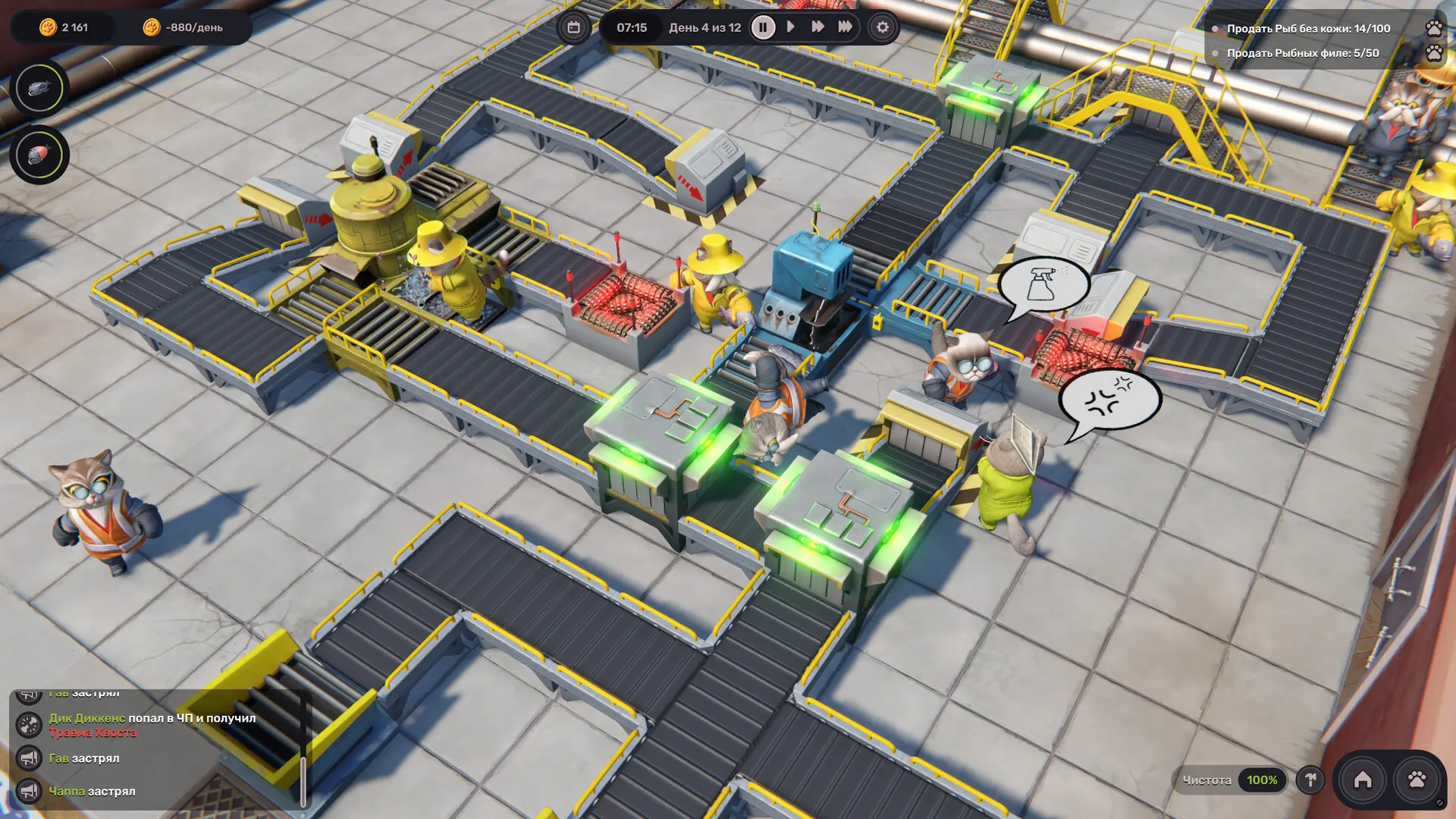Viewport: 1456px width, 819px height.
Task: Open the calendar button
Action: pos(574,27)
